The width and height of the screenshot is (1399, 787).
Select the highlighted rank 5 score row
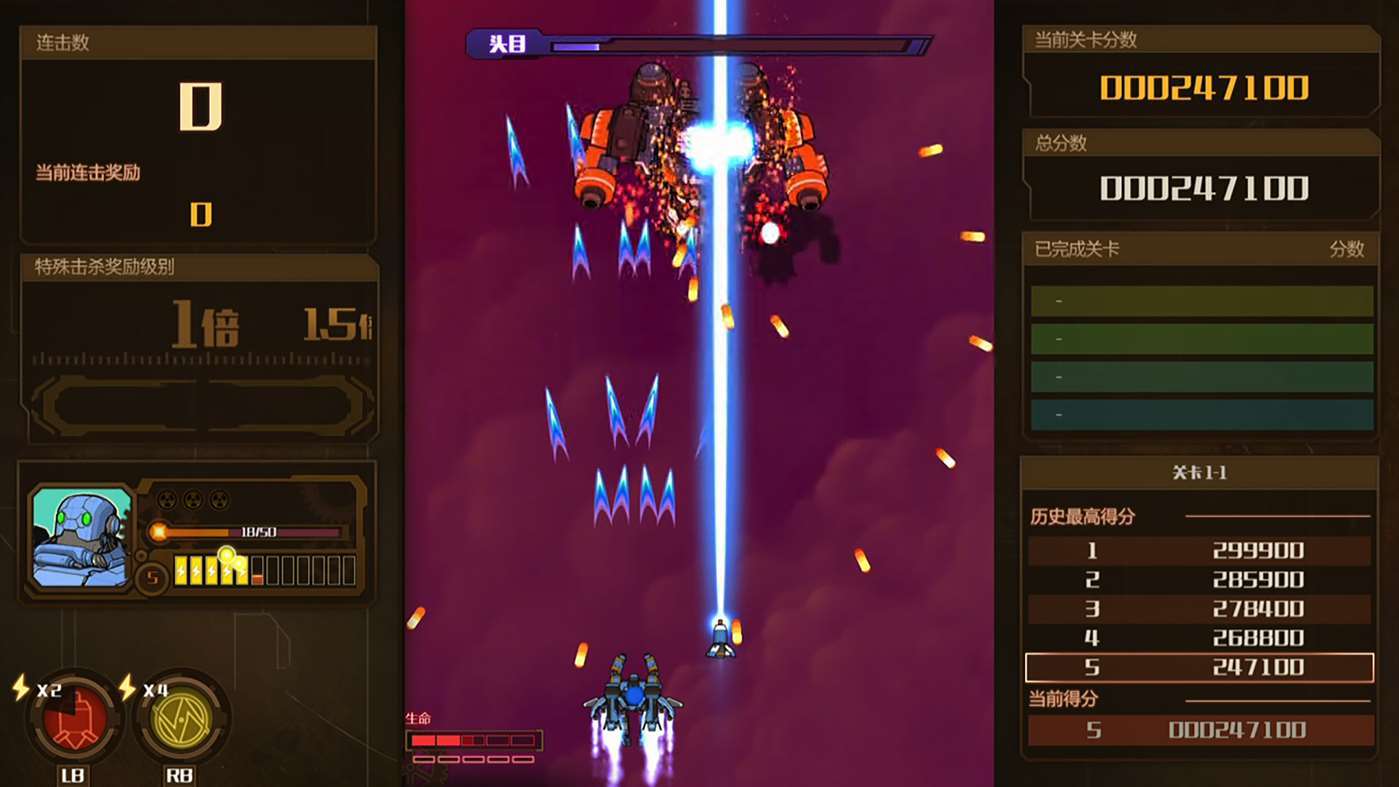[1199, 667]
